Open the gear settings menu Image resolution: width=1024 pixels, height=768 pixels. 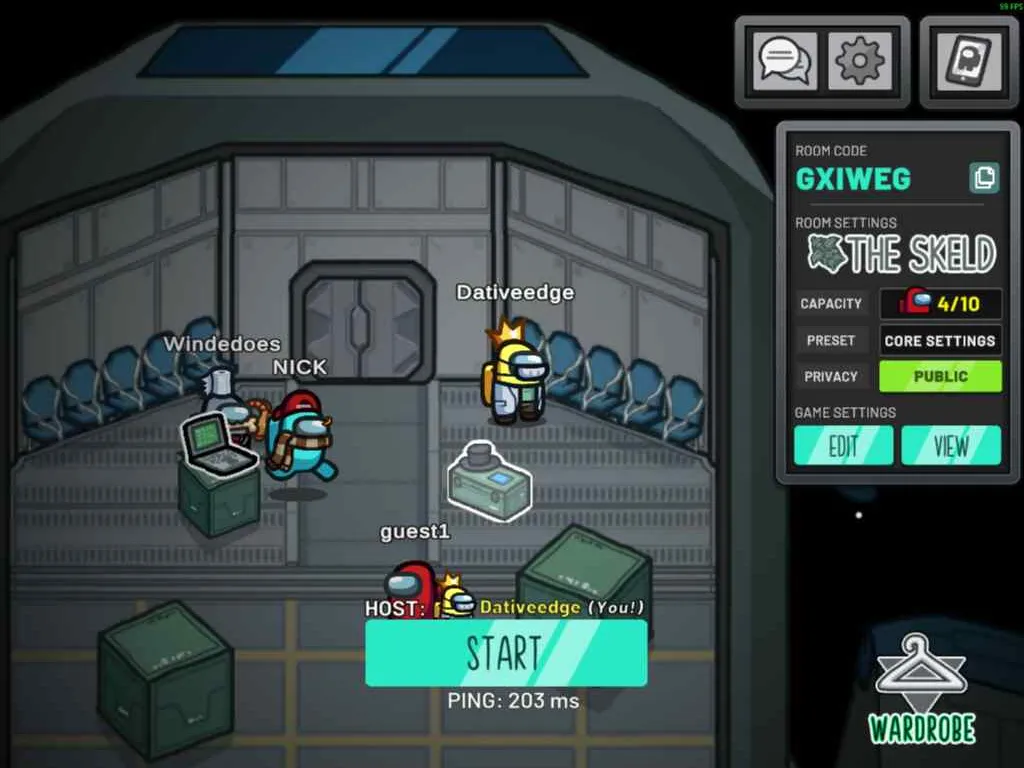860,61
